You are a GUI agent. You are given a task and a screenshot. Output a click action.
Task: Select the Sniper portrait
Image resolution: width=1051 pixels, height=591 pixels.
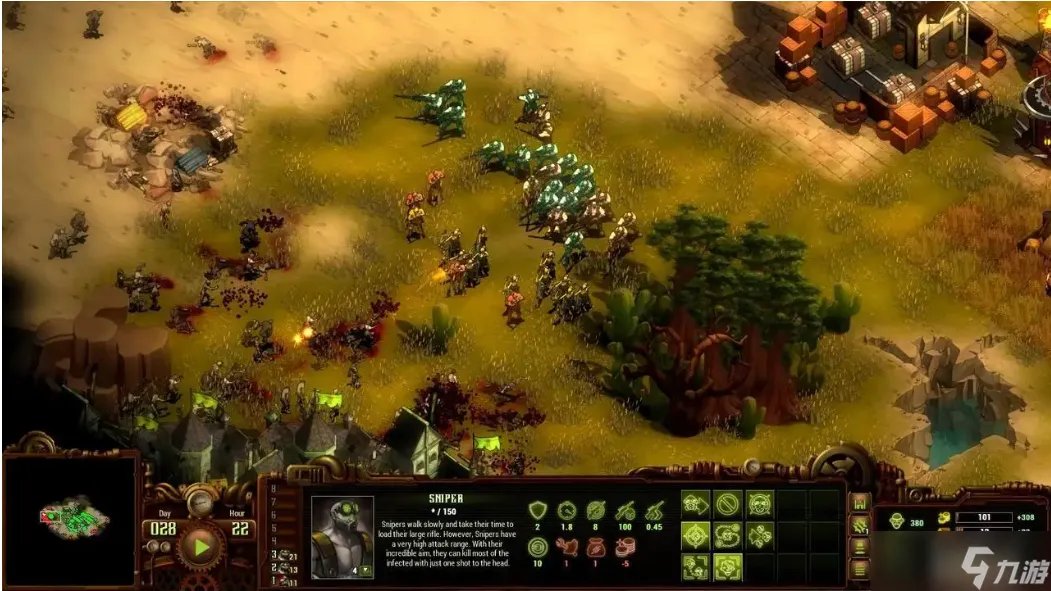pyautogui.click(x=342, y=536)
